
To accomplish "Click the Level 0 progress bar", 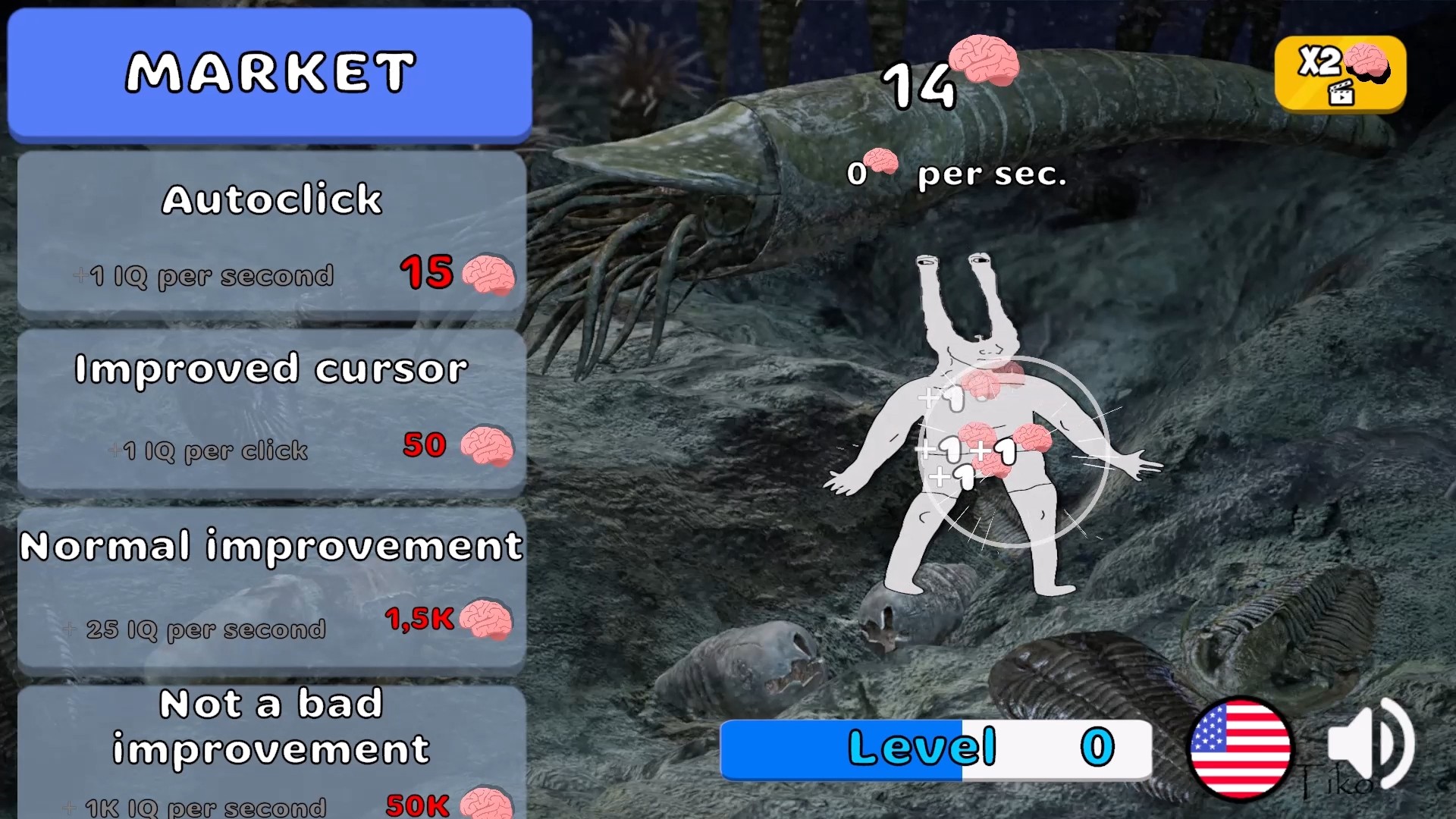I will (x=937, y=747).
